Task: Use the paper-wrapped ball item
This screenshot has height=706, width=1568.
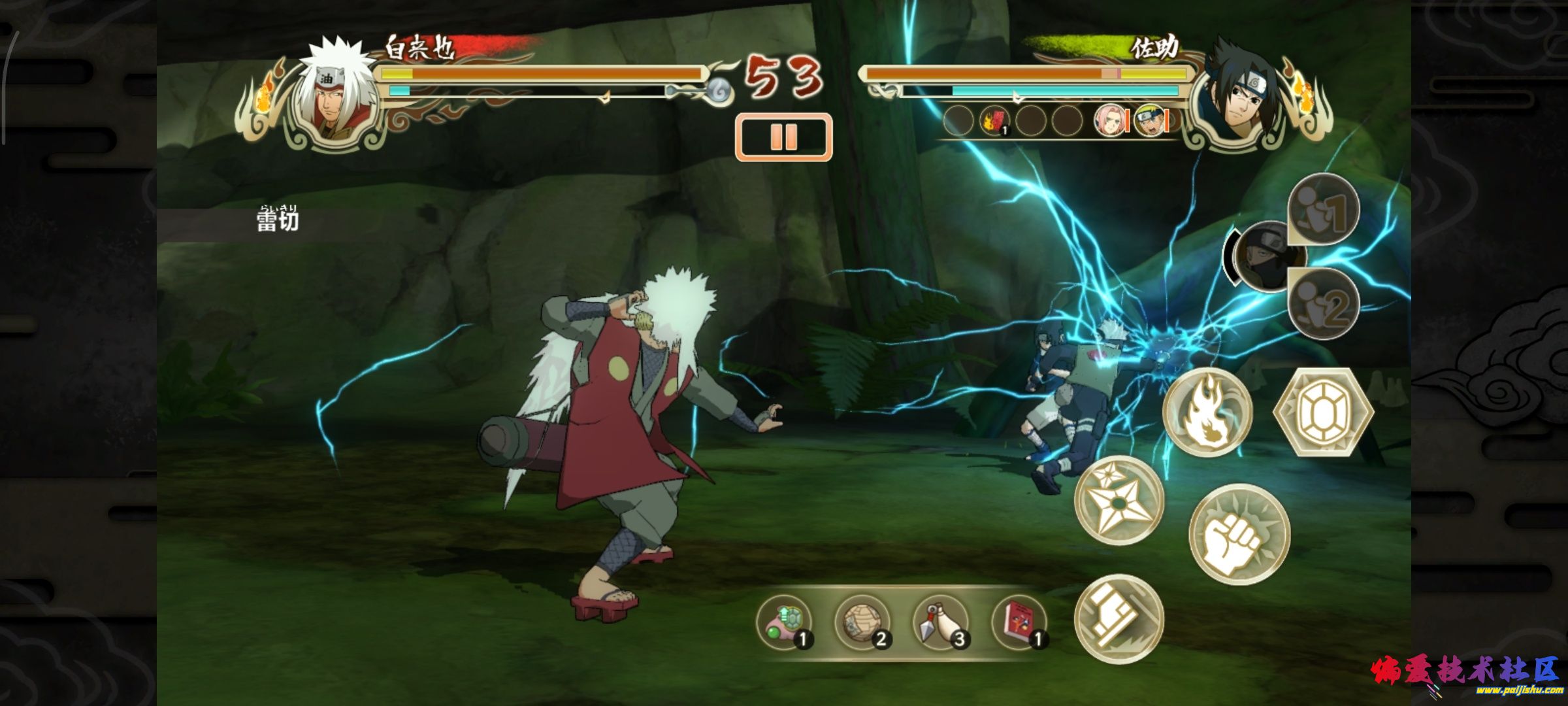Action: tap(862, 622)
